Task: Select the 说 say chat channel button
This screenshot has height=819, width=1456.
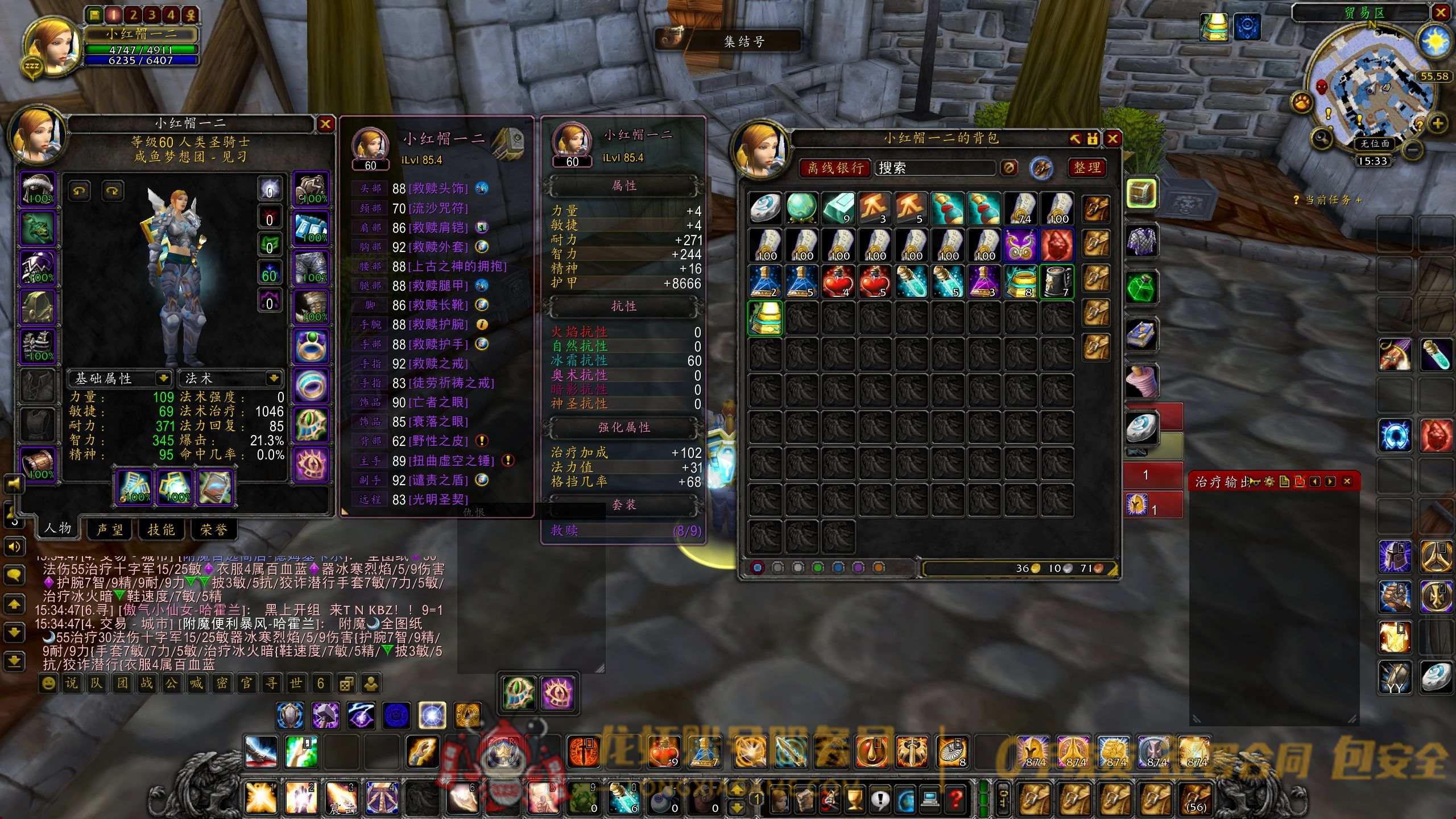Action: [x=72, y=683]
